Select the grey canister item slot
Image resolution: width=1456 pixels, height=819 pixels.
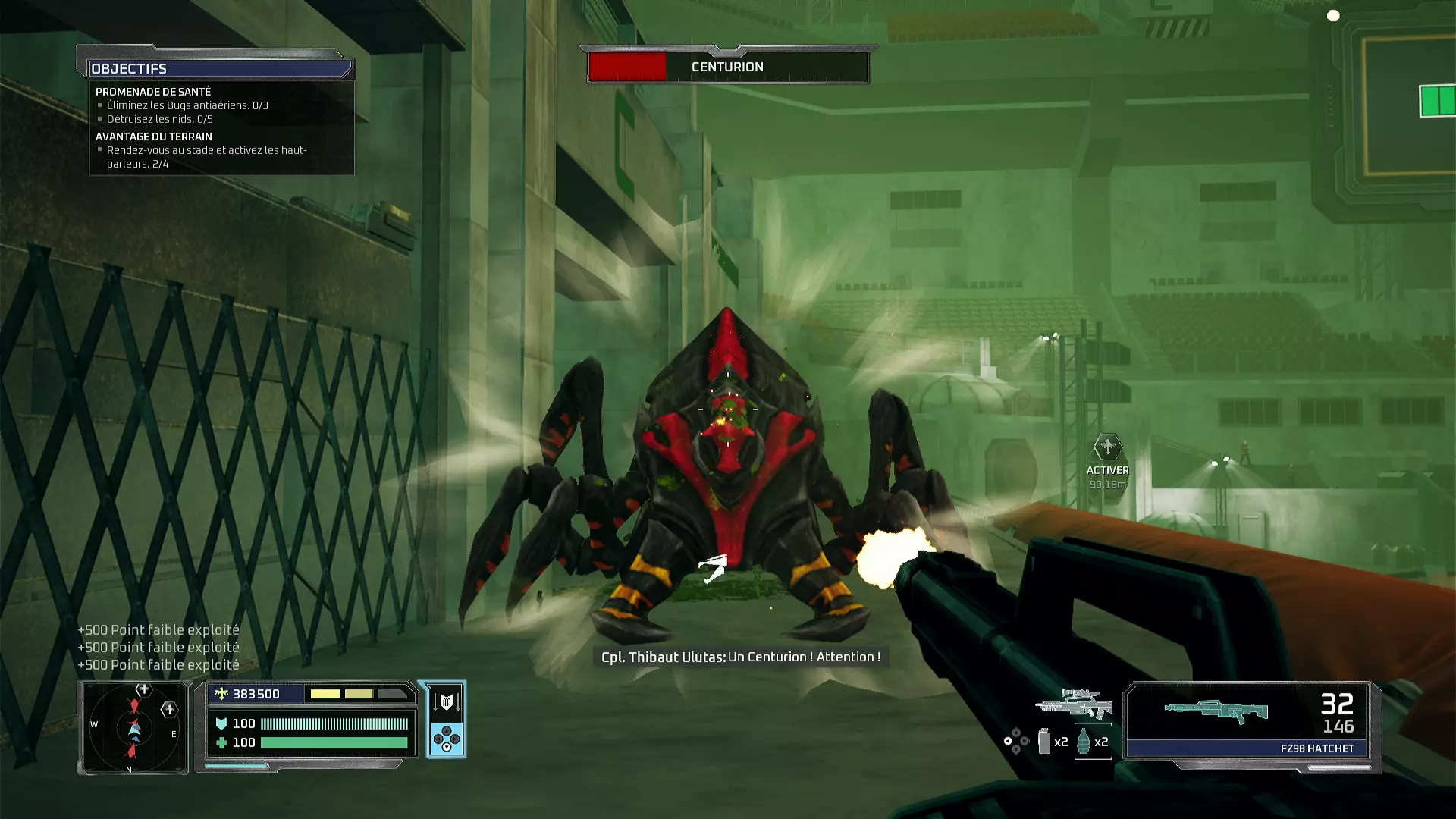point(1044,742)
